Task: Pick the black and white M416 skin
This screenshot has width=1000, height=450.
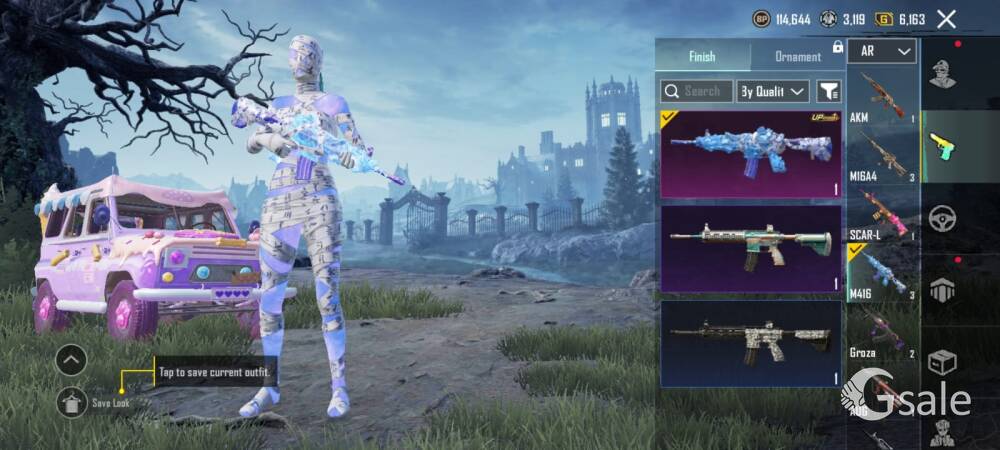Action: pos(751,343)
